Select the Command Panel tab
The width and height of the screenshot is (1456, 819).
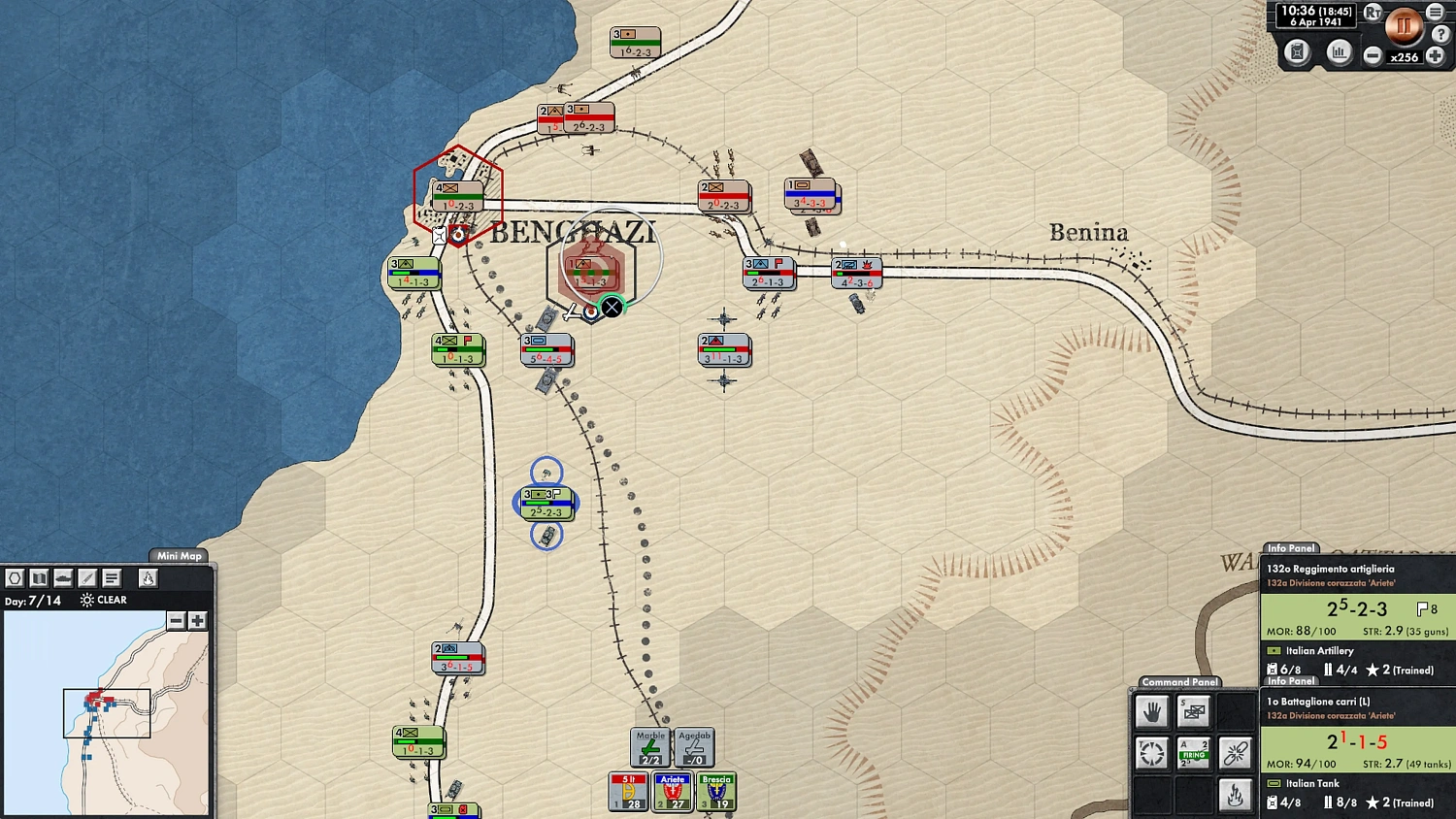[1179, 682]
